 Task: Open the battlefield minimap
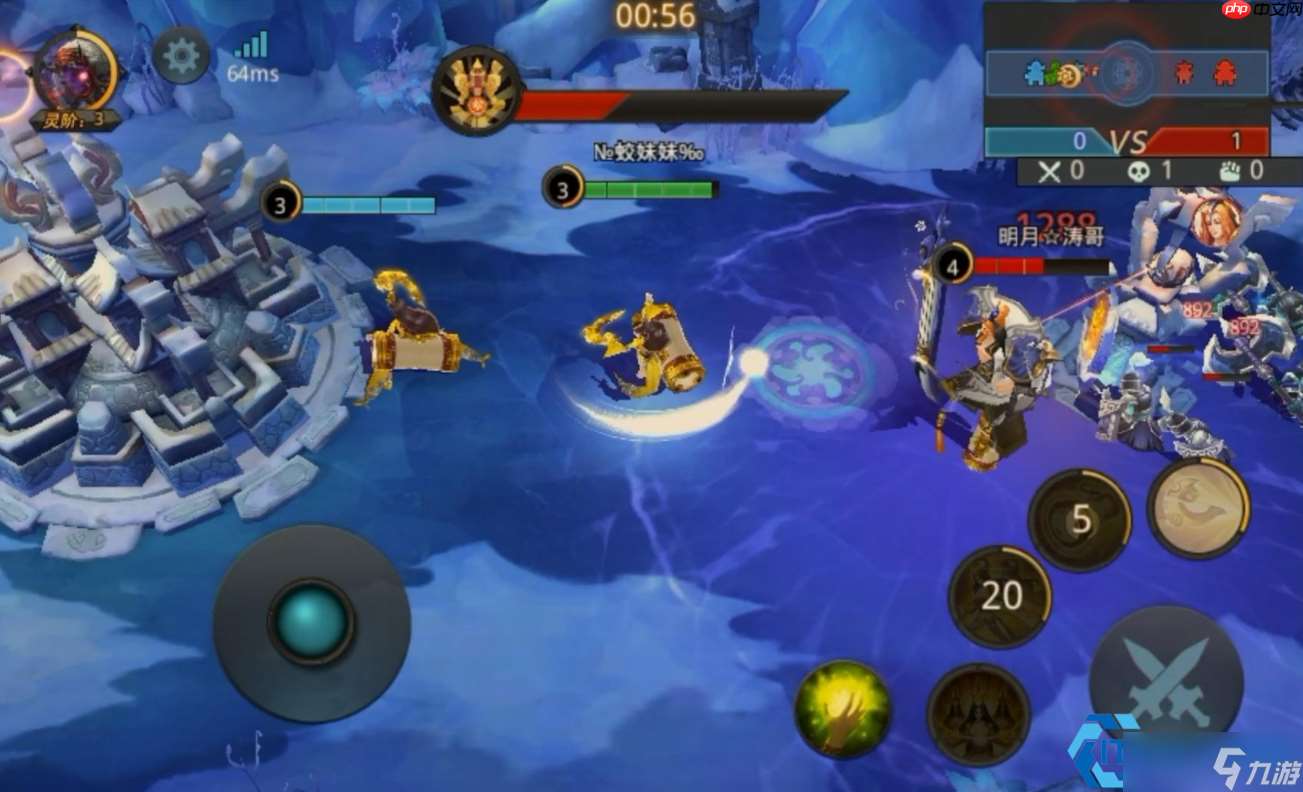click(x=1127, y=73)
